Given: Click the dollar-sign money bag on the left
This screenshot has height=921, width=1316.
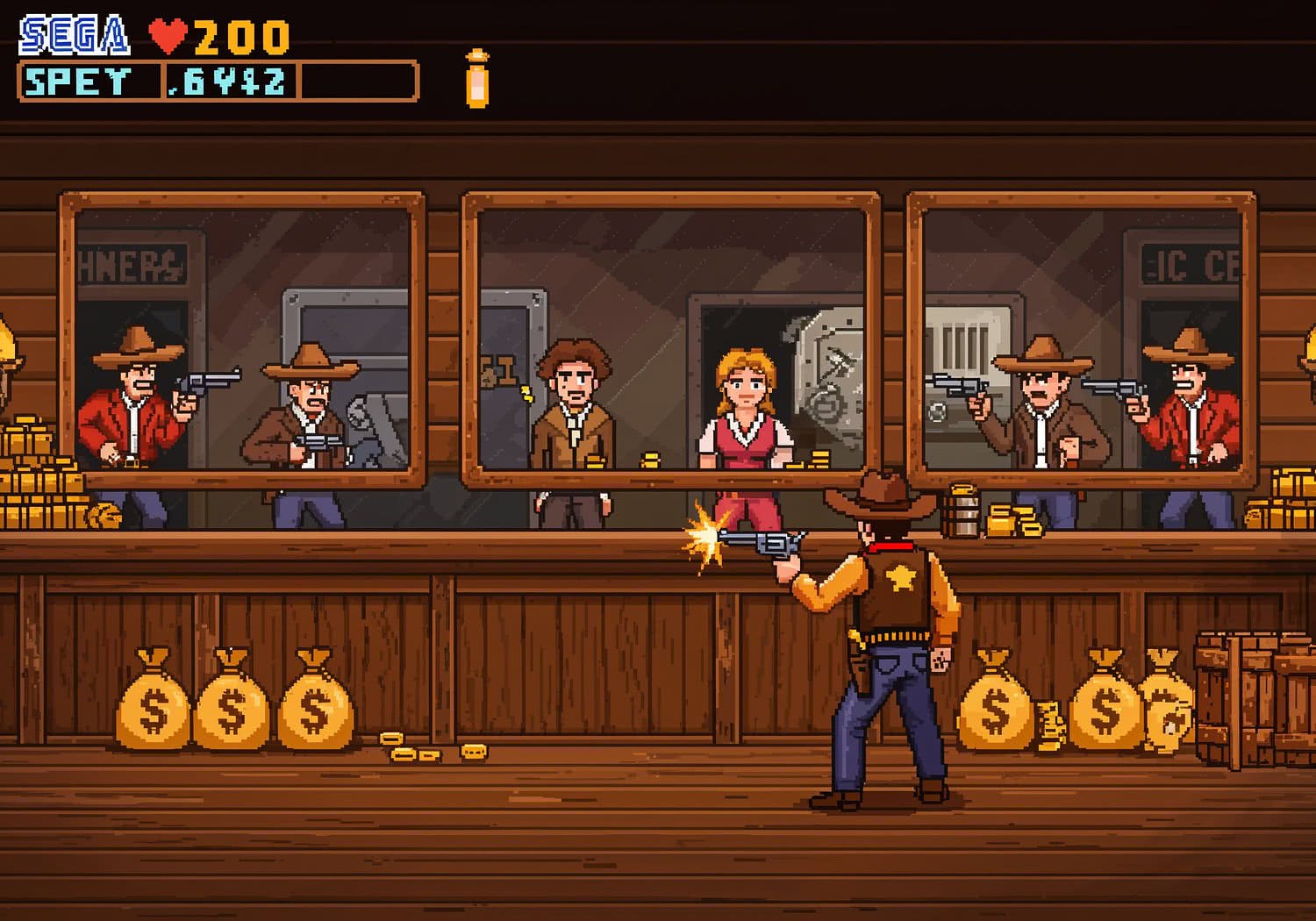Looking at the screenshot, I should click(153, 706).
